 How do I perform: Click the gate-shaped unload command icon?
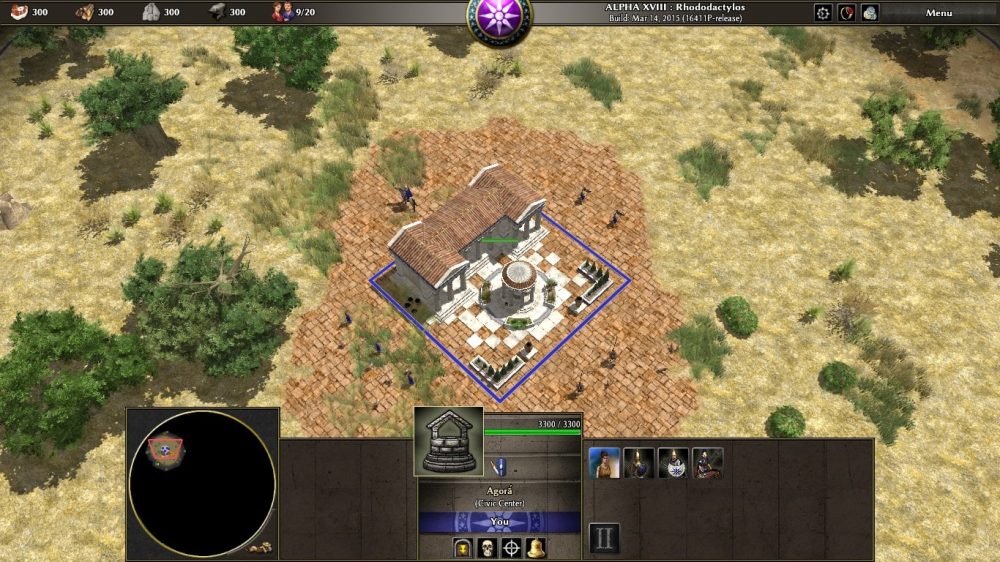click(463, 547)
